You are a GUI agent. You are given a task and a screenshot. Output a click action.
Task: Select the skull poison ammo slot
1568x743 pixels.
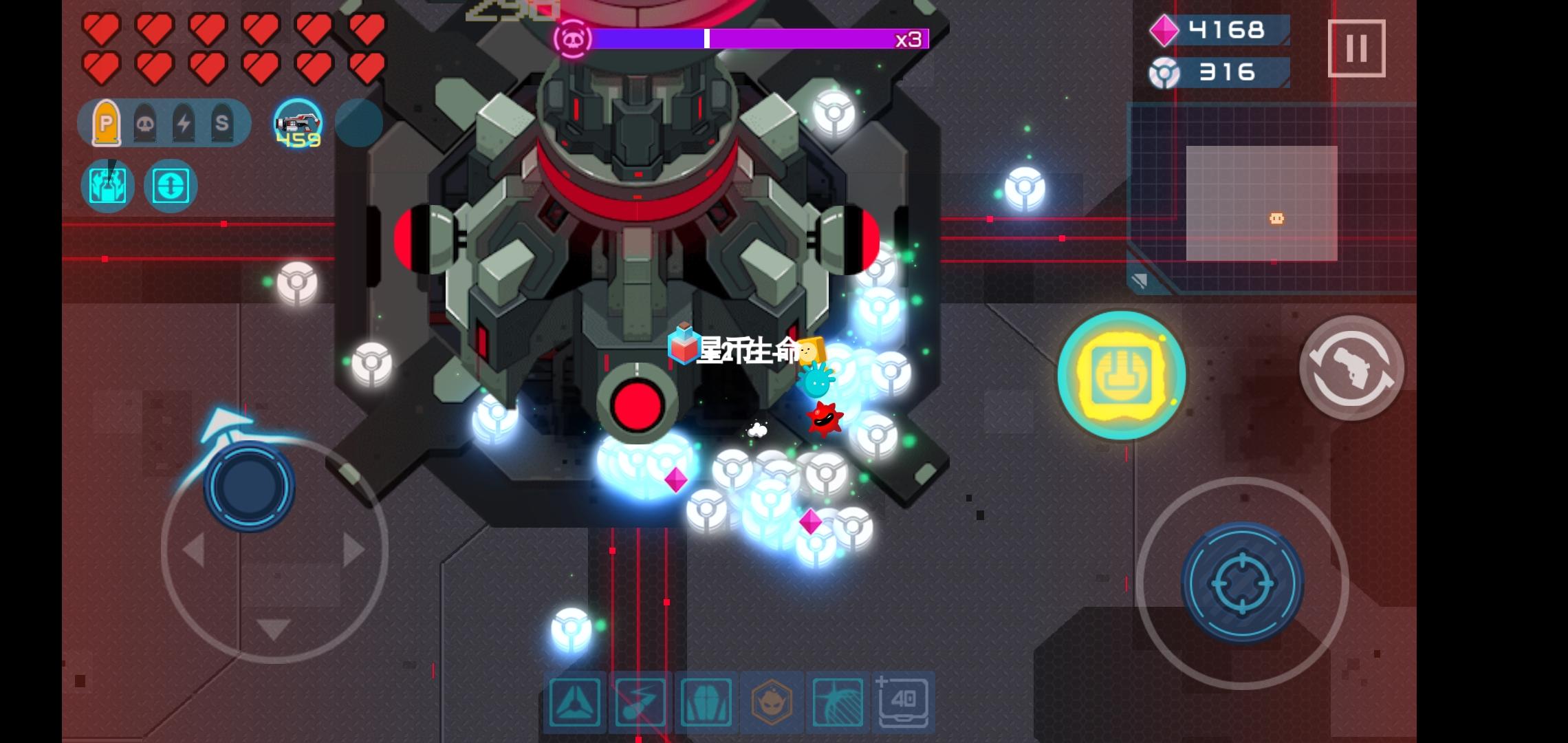146,123
